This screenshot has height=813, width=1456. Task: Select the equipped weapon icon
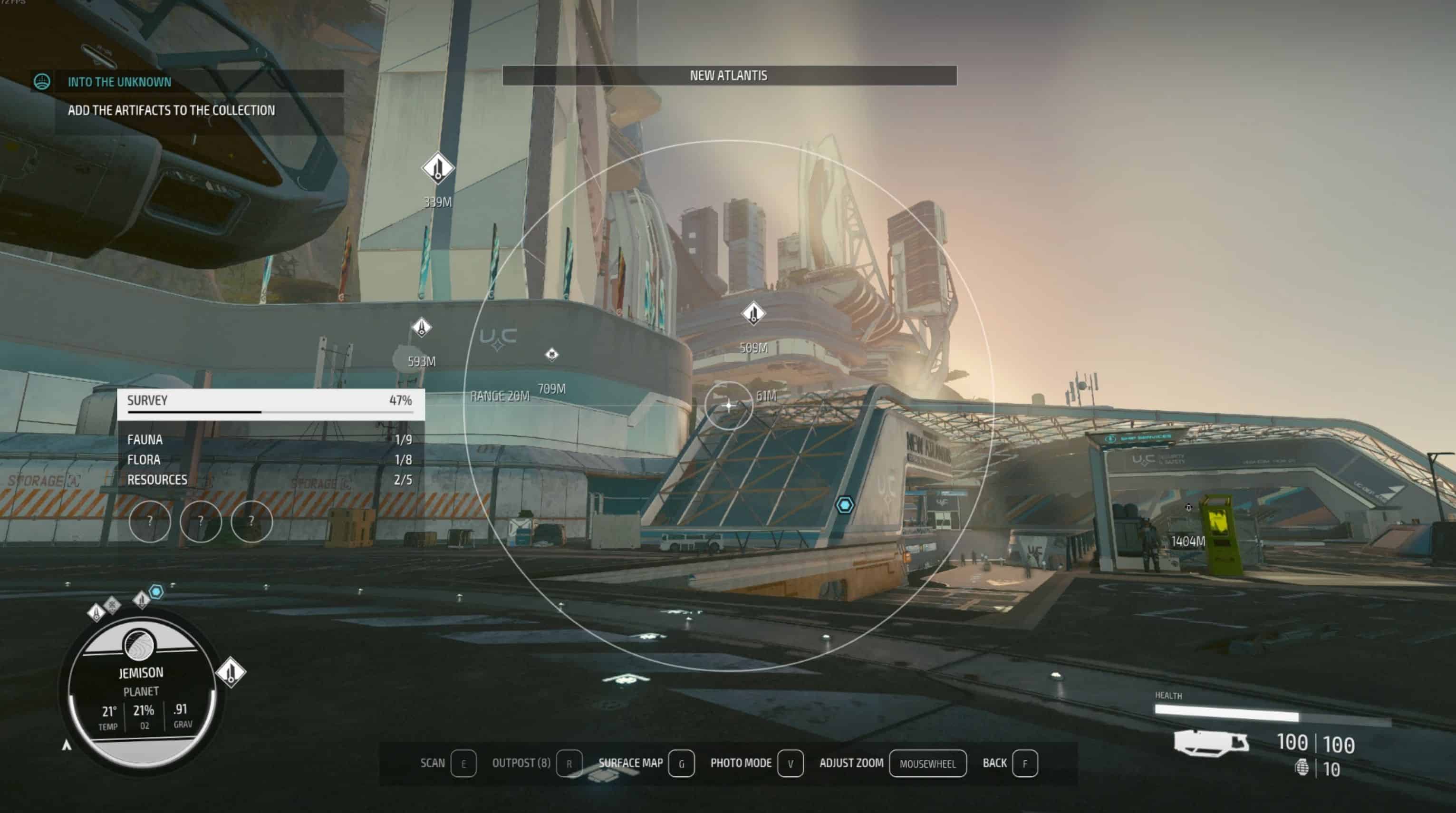click(1211, 742)
